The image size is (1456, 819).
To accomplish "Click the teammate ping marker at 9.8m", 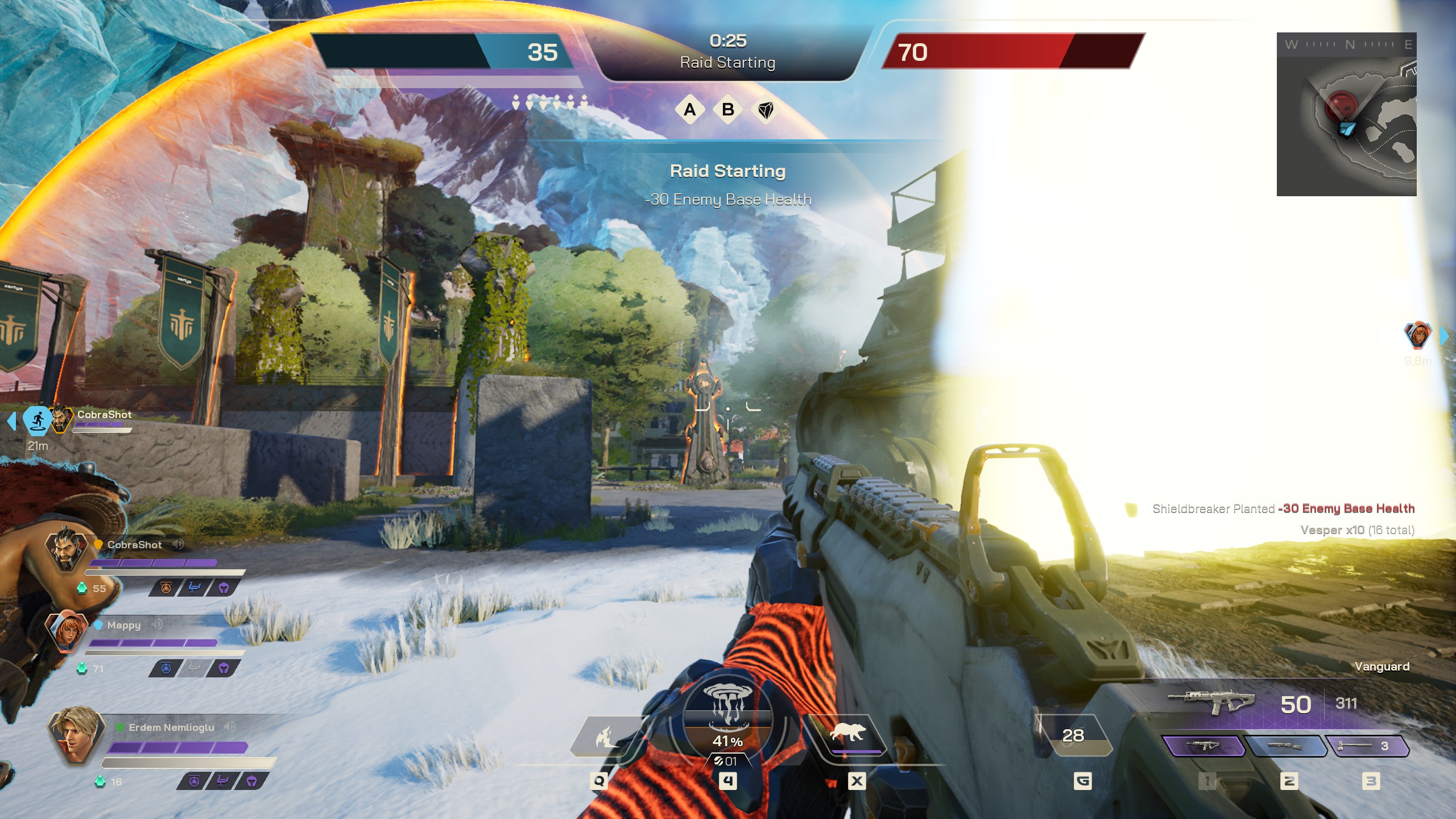I will (x=1417, y=336).
